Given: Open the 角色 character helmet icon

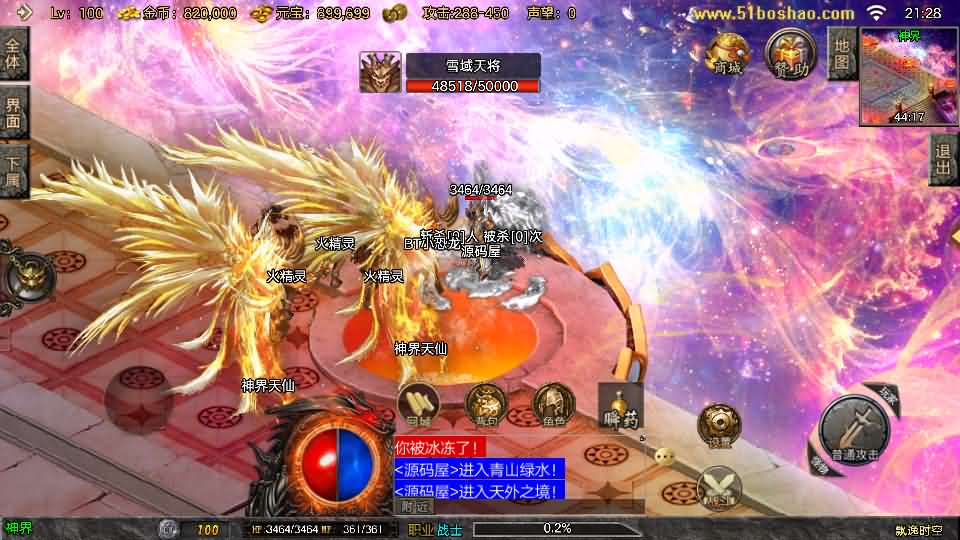Looking at the screenshot, I should click(553, 406).
